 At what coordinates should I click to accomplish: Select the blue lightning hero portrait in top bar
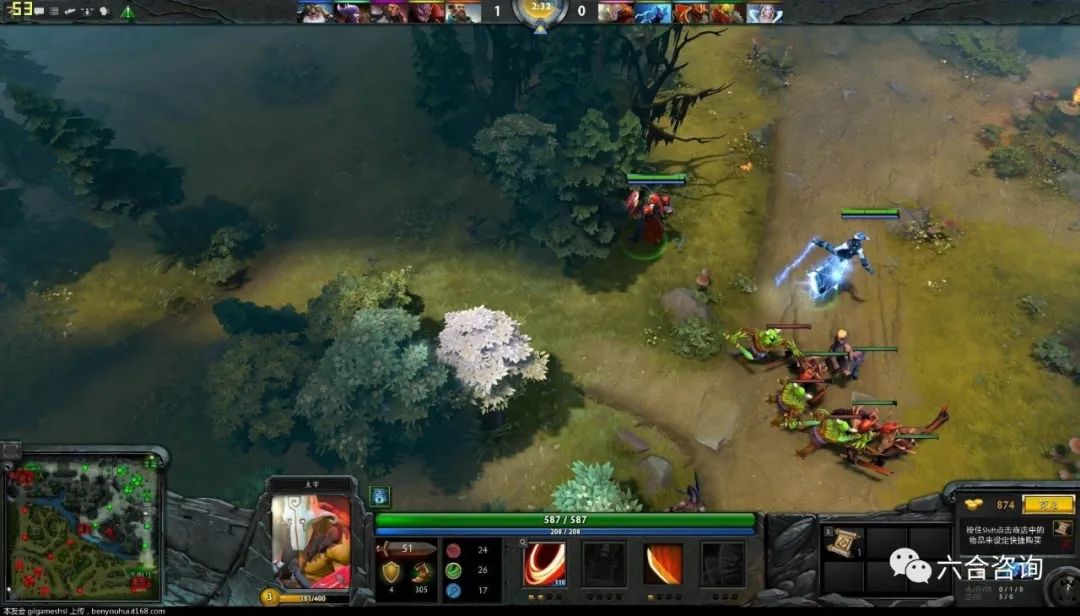click(653, 12)
